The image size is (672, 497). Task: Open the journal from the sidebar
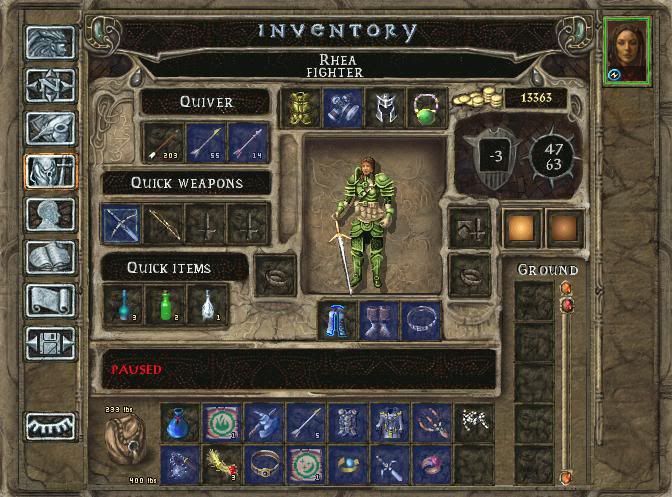[49, 130]
